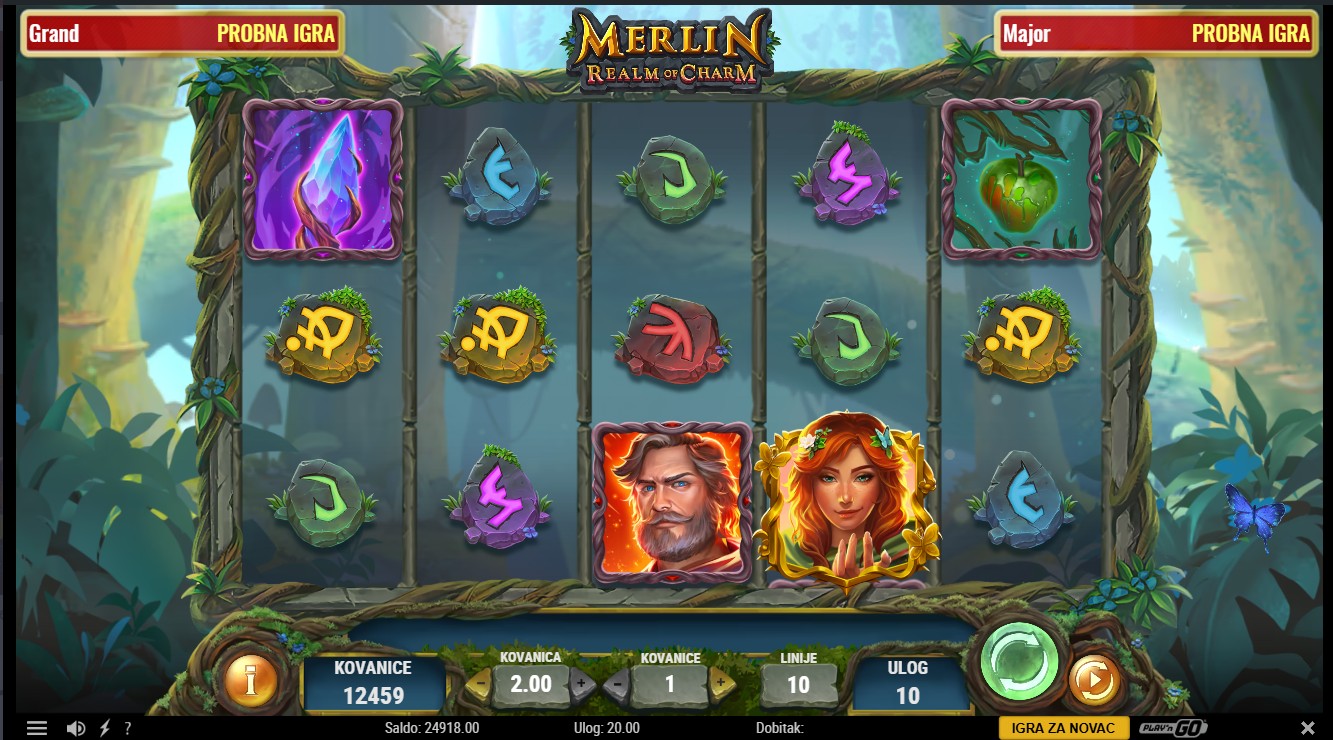Decrease the Kovanice coin count
The width and height of the screenshot is (1333, 740).
617,685
